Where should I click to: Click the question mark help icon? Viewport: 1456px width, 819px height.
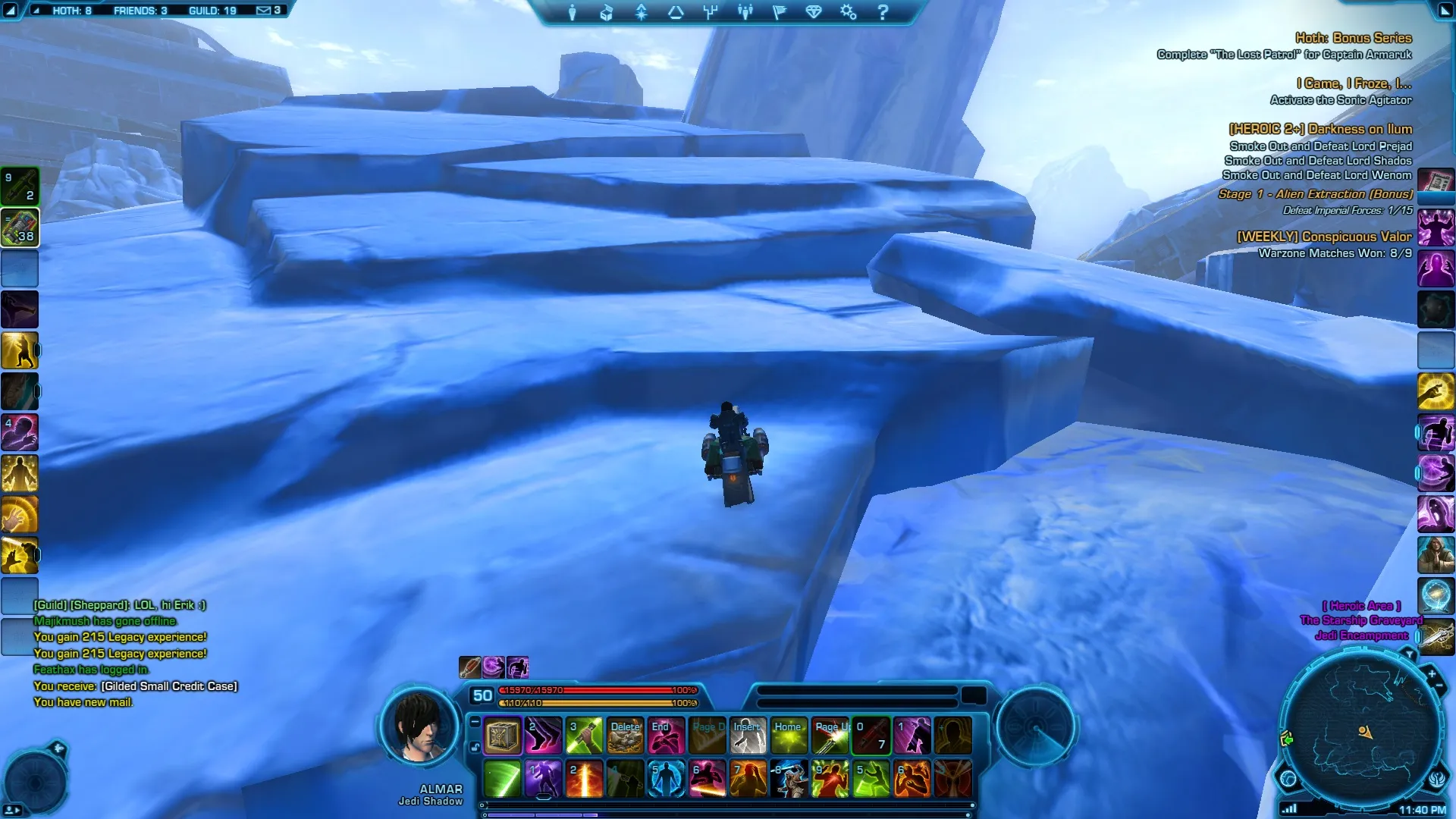pos(883,12)
